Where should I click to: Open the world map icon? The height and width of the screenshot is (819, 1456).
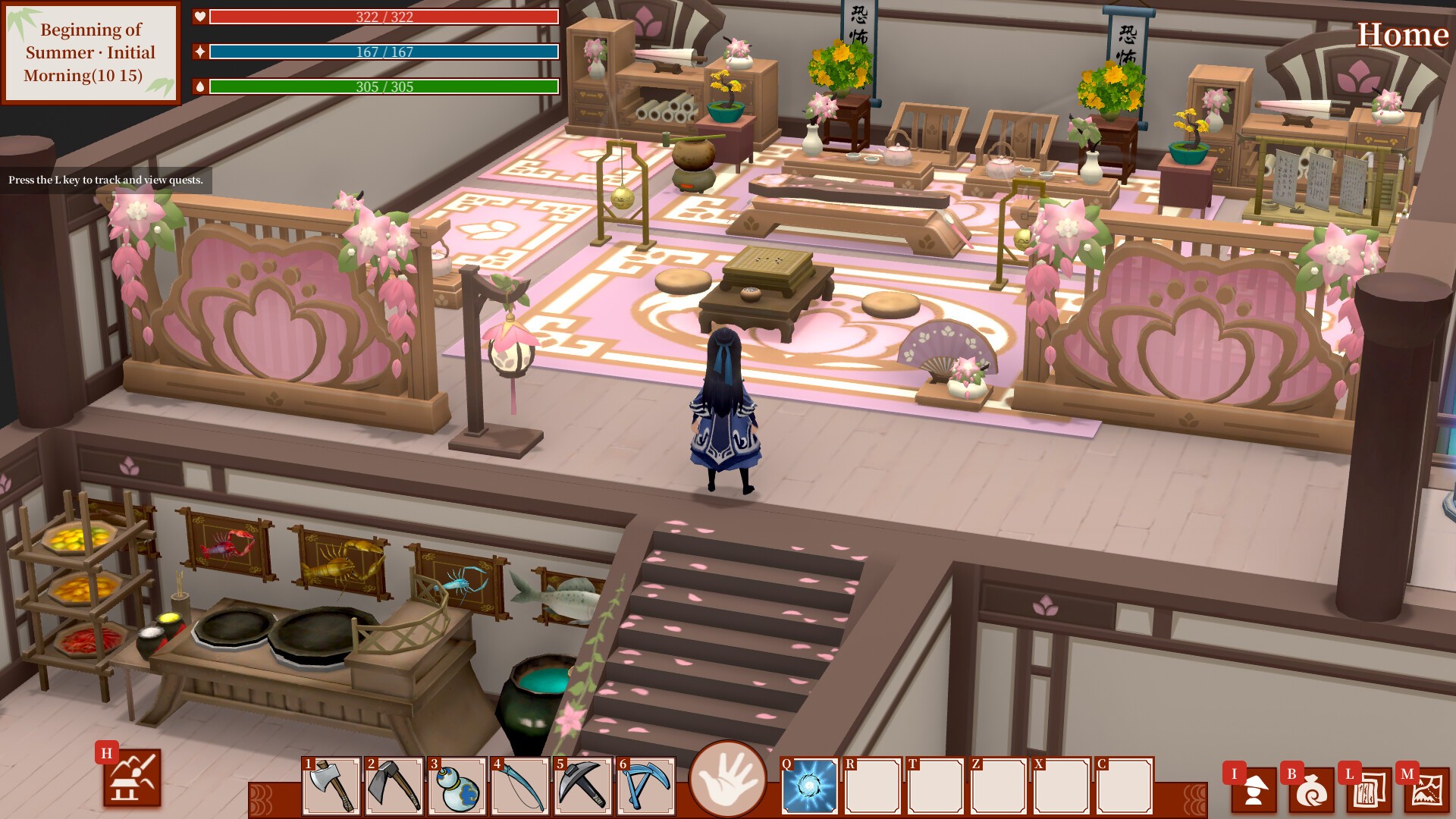coord(1426,790)
